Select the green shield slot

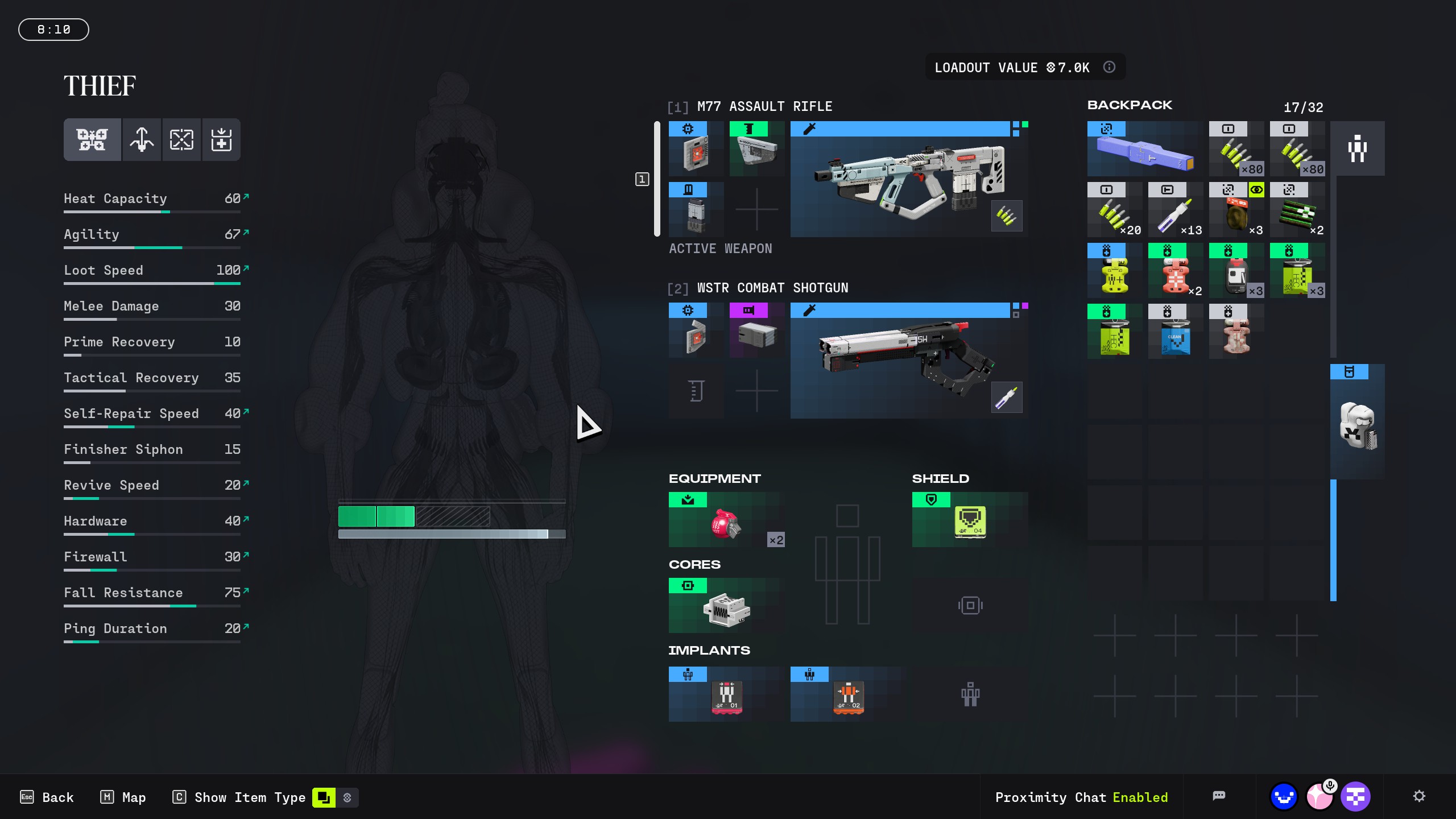pos(970,520)
